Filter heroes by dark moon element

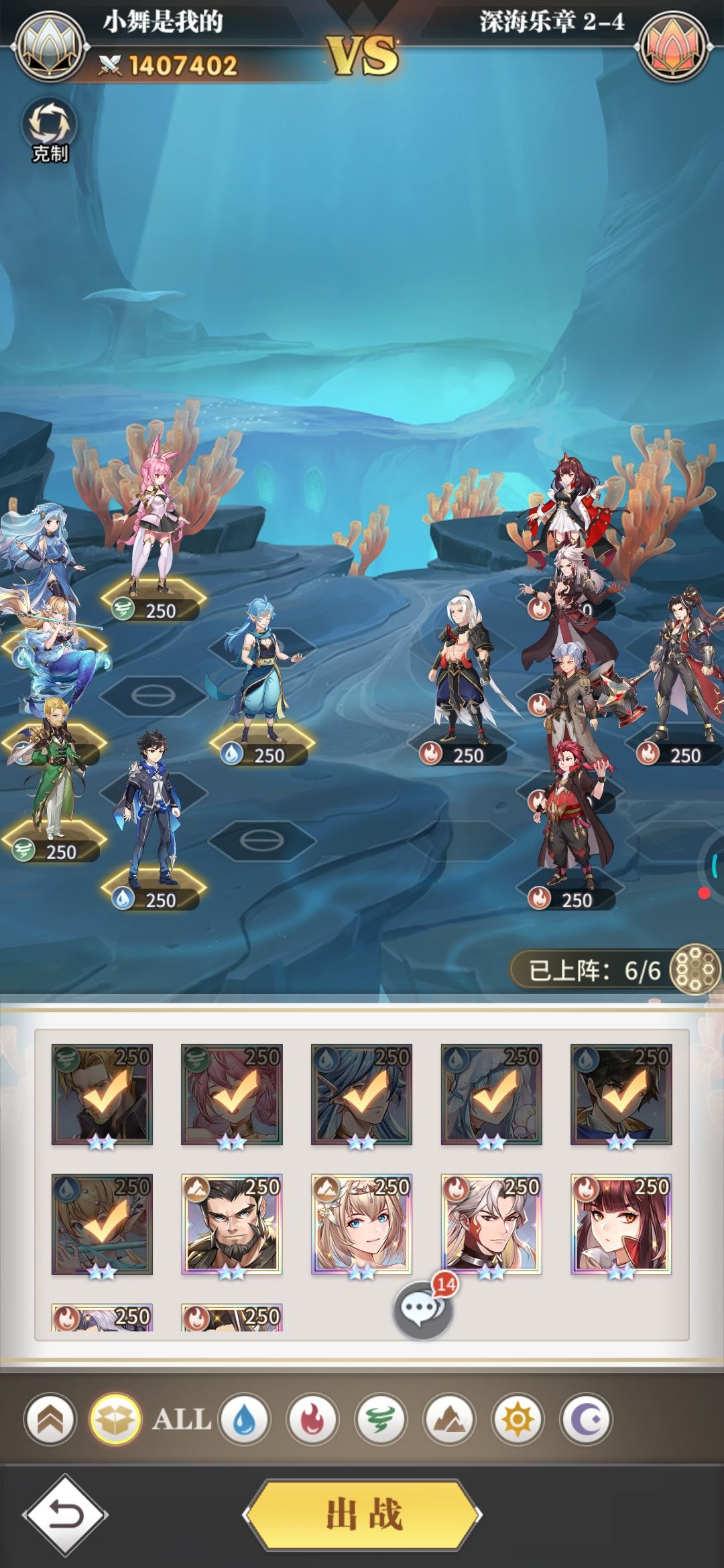click(586, 1419)
